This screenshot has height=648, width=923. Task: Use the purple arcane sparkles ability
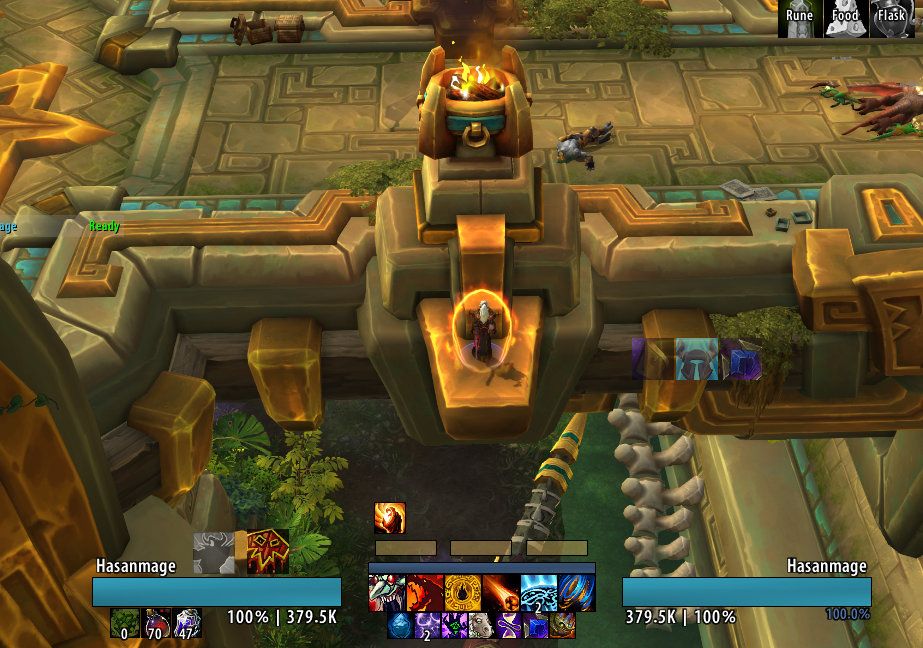point(428,626)
